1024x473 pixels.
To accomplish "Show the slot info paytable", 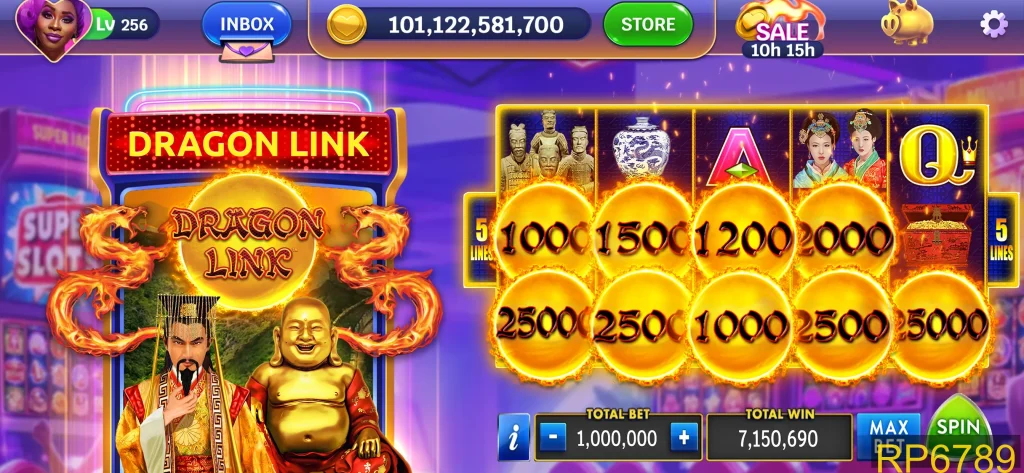I will [x=513, y=437].
